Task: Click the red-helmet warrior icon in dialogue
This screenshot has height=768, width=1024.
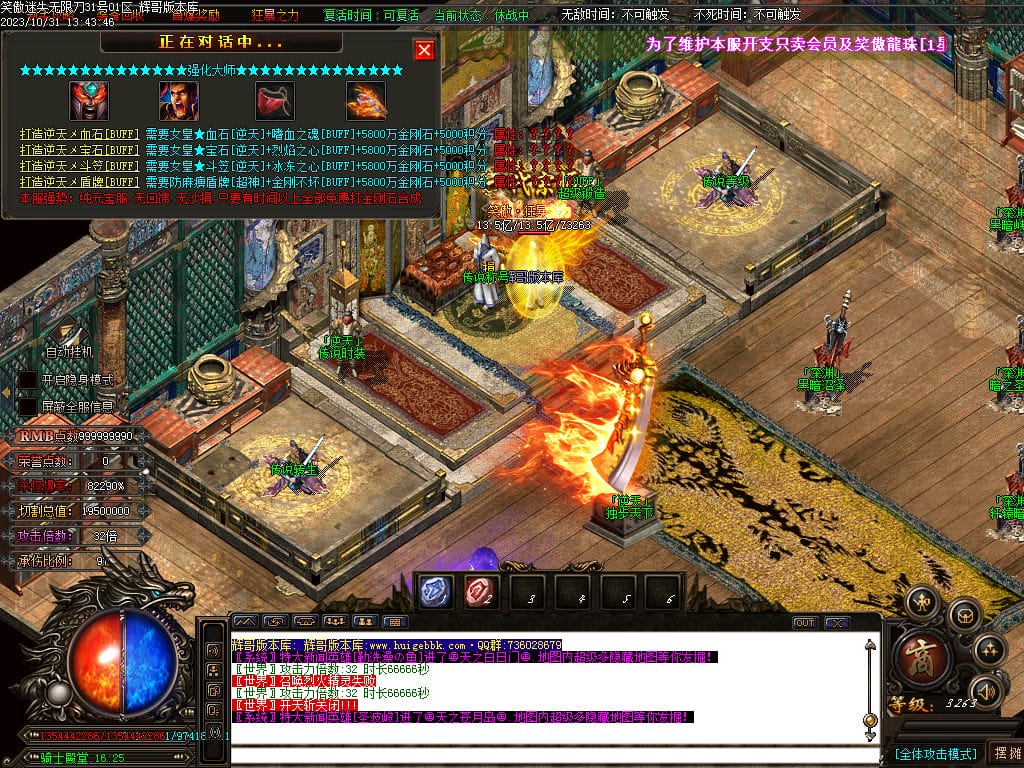Action: pyautogui.click(x=89, y=100)
